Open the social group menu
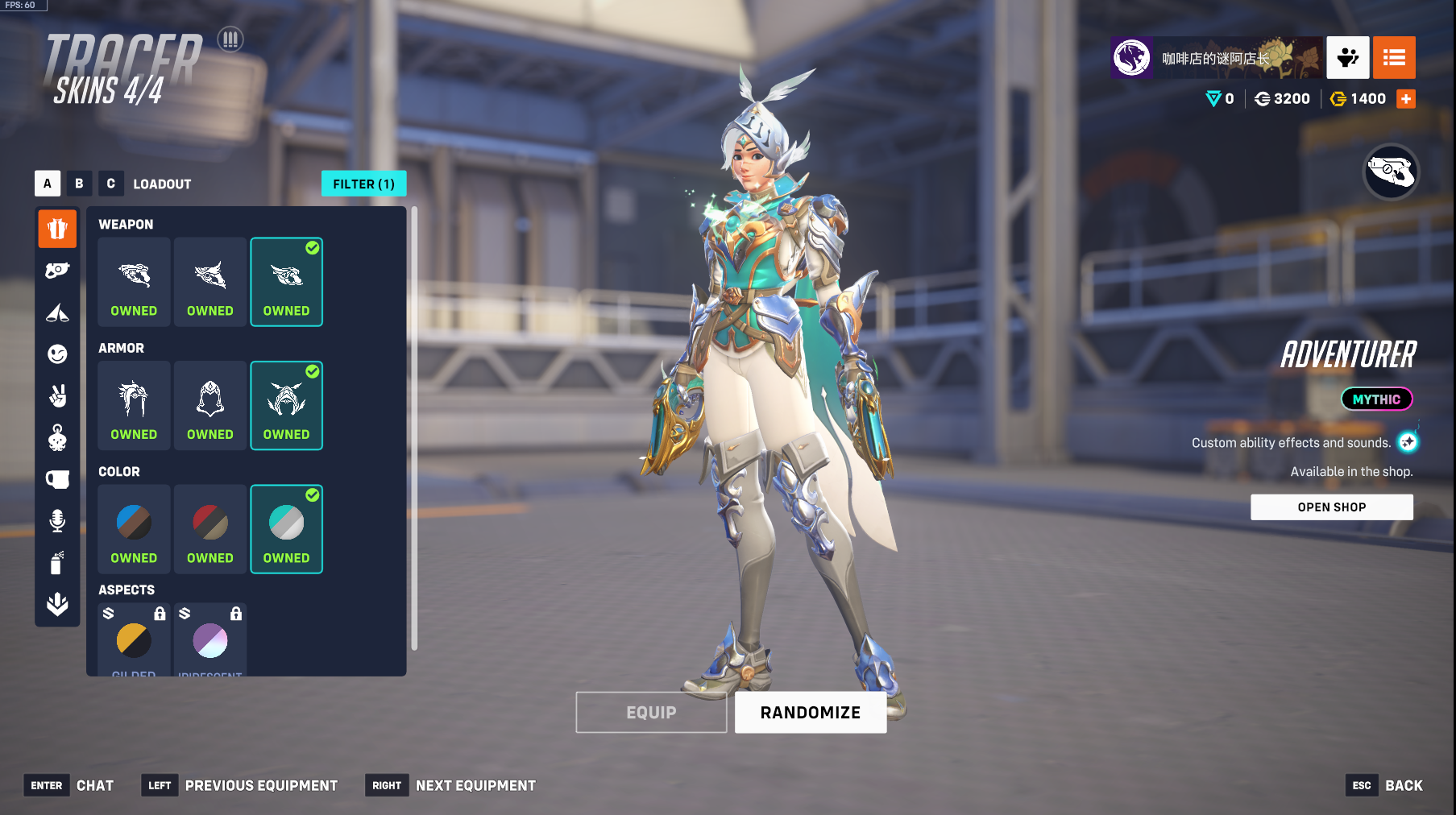This screenshot has height=815, width=1456. click(1347, 58)
